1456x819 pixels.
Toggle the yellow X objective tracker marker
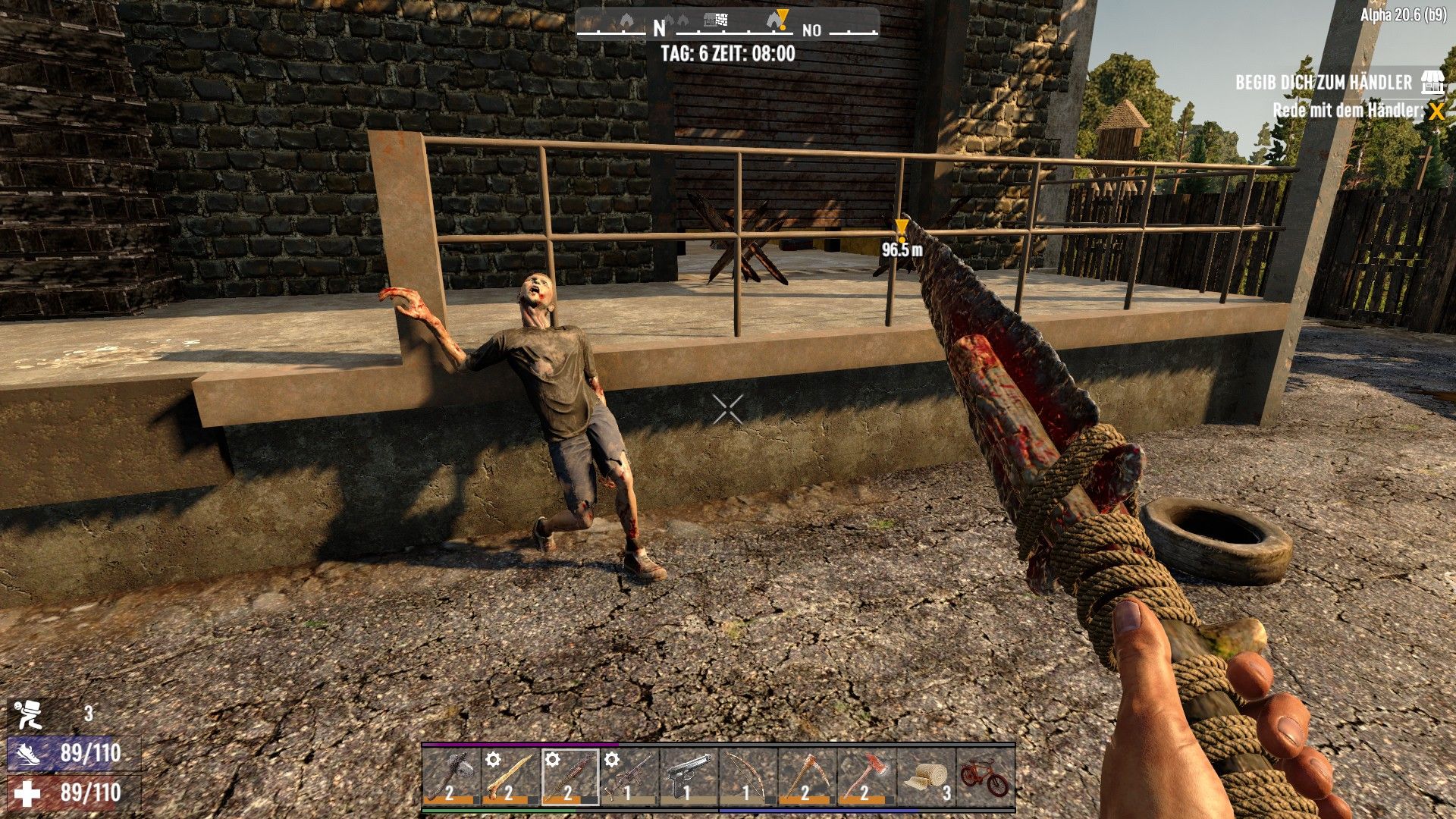pyautogui.click(x=1432, y=108)
